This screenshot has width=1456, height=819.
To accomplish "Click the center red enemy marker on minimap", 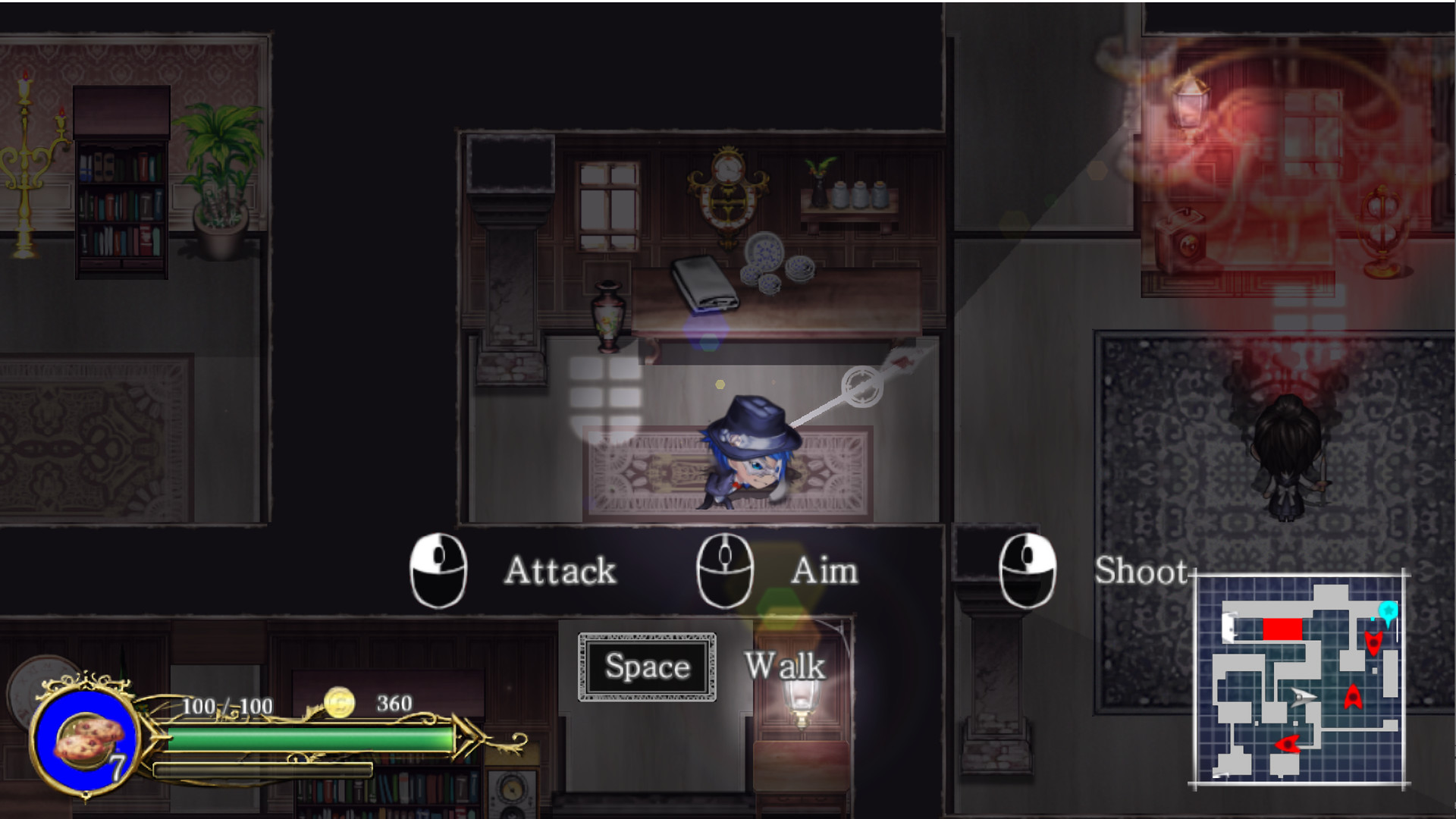I will tap(1354, 698).
